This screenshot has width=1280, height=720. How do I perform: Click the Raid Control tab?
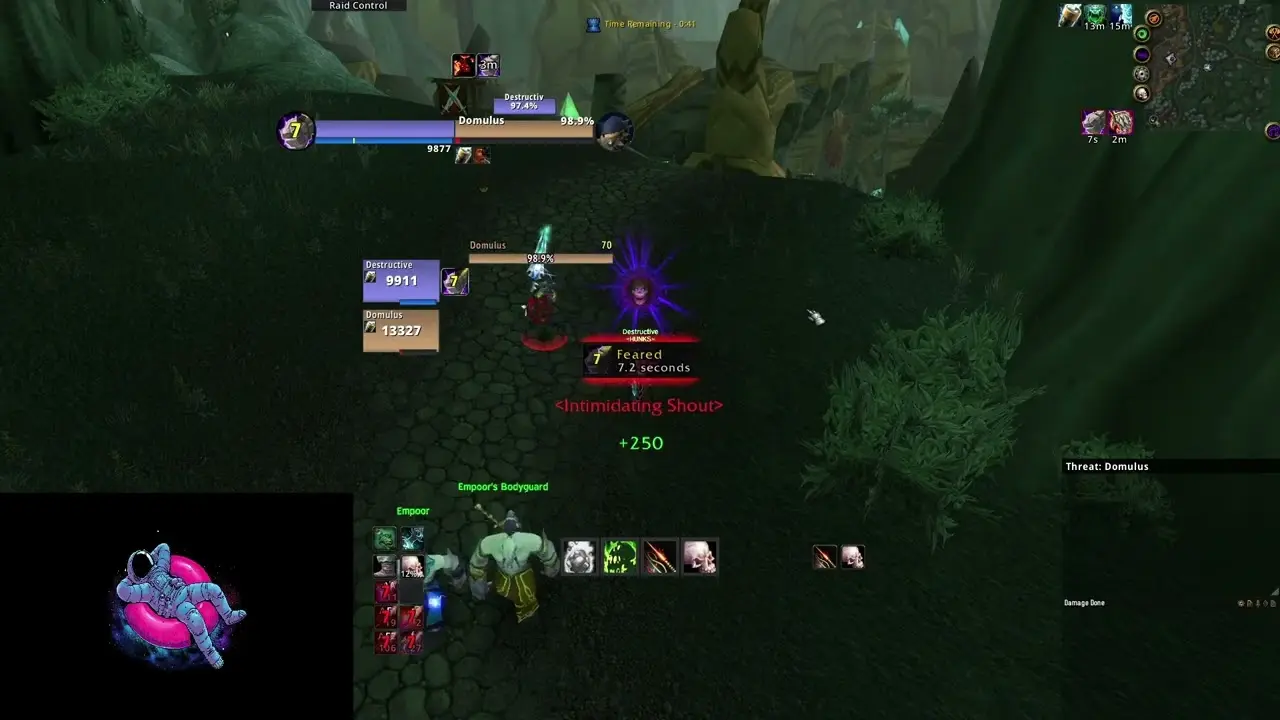(358, 6)
